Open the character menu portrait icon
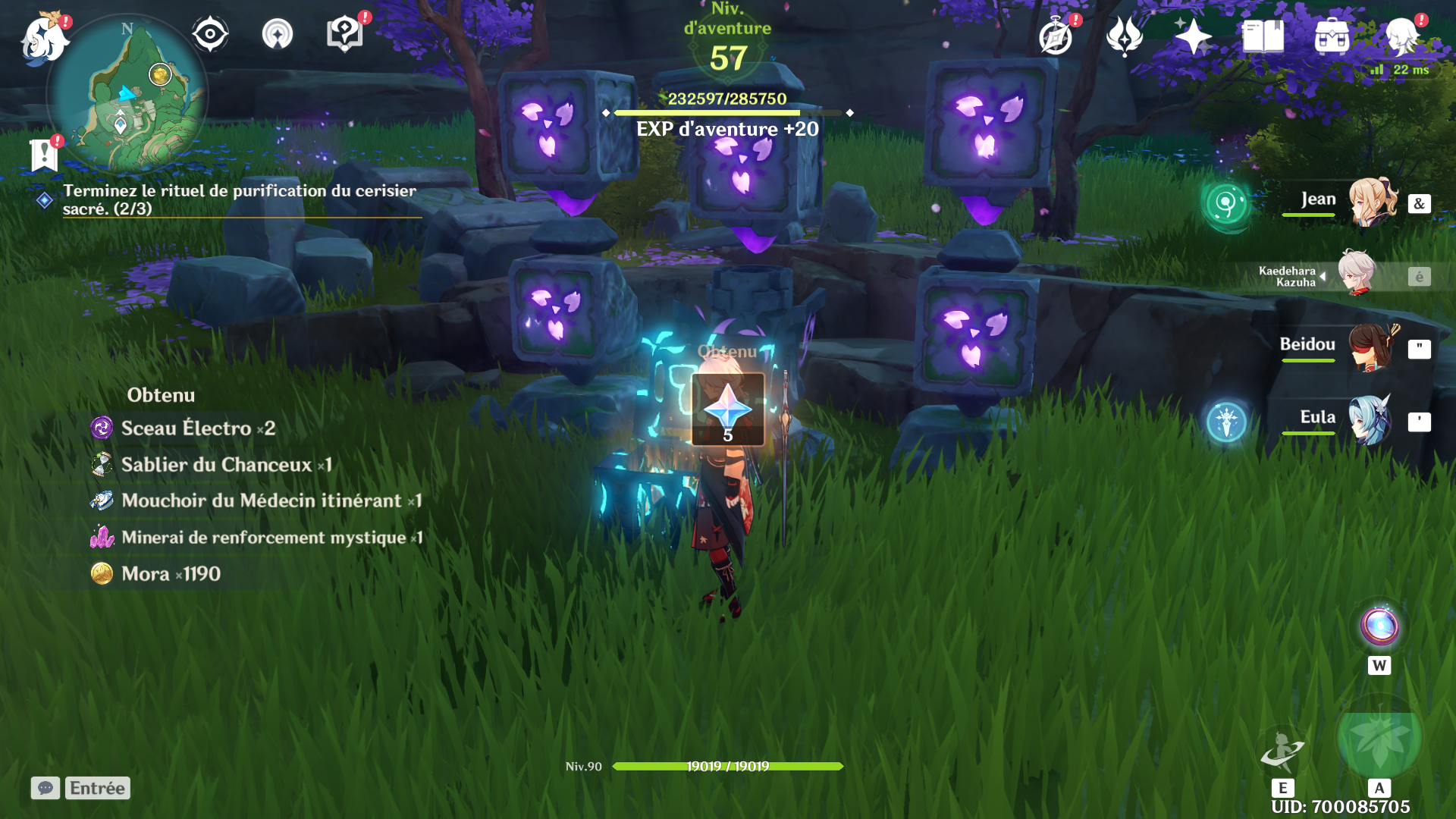The image size is (1456, 819). [x=1401, y=36]
